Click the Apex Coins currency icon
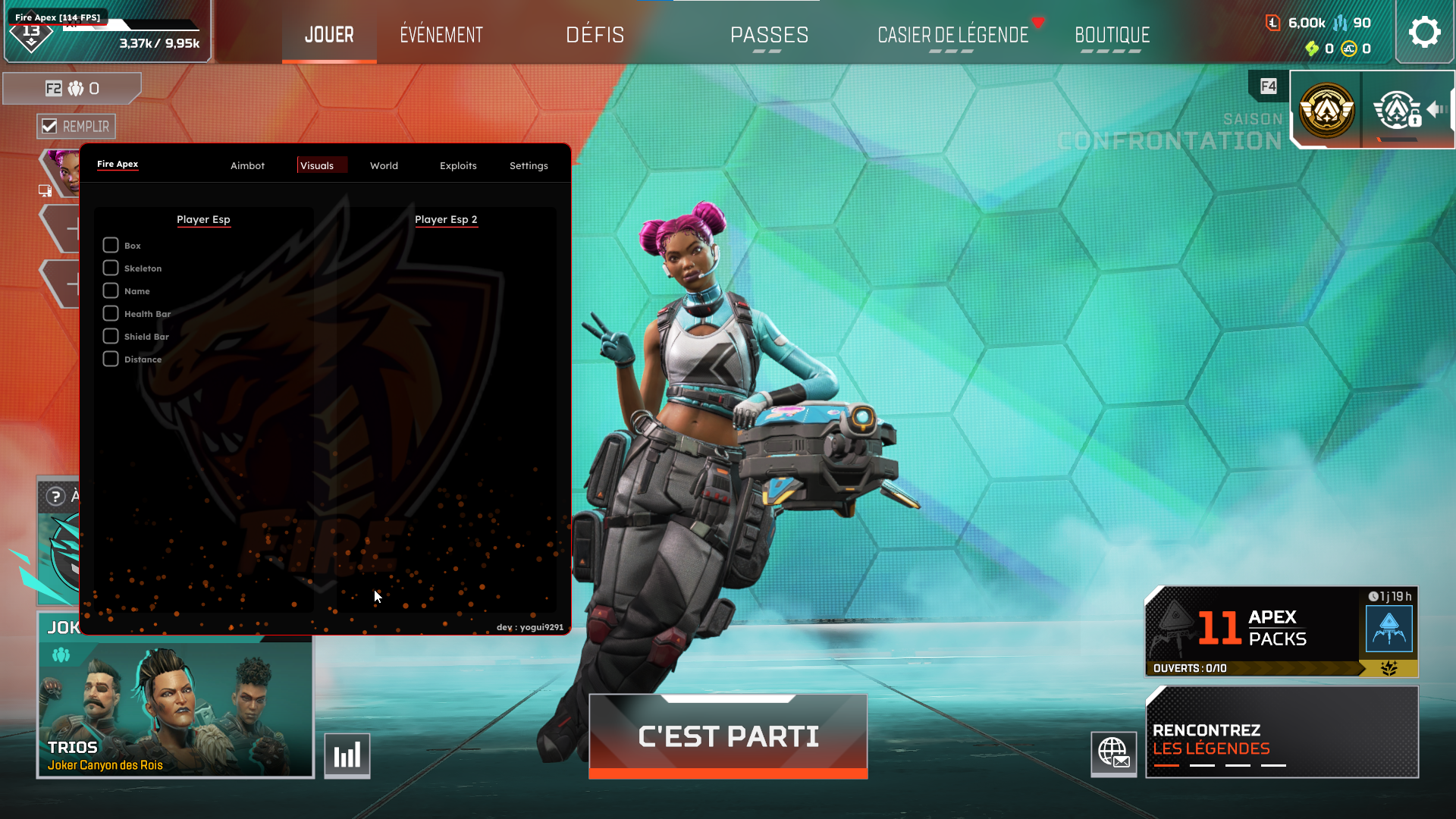Screen dimensions: 1456x819 pyautogui.click(x=1348, y=49)
